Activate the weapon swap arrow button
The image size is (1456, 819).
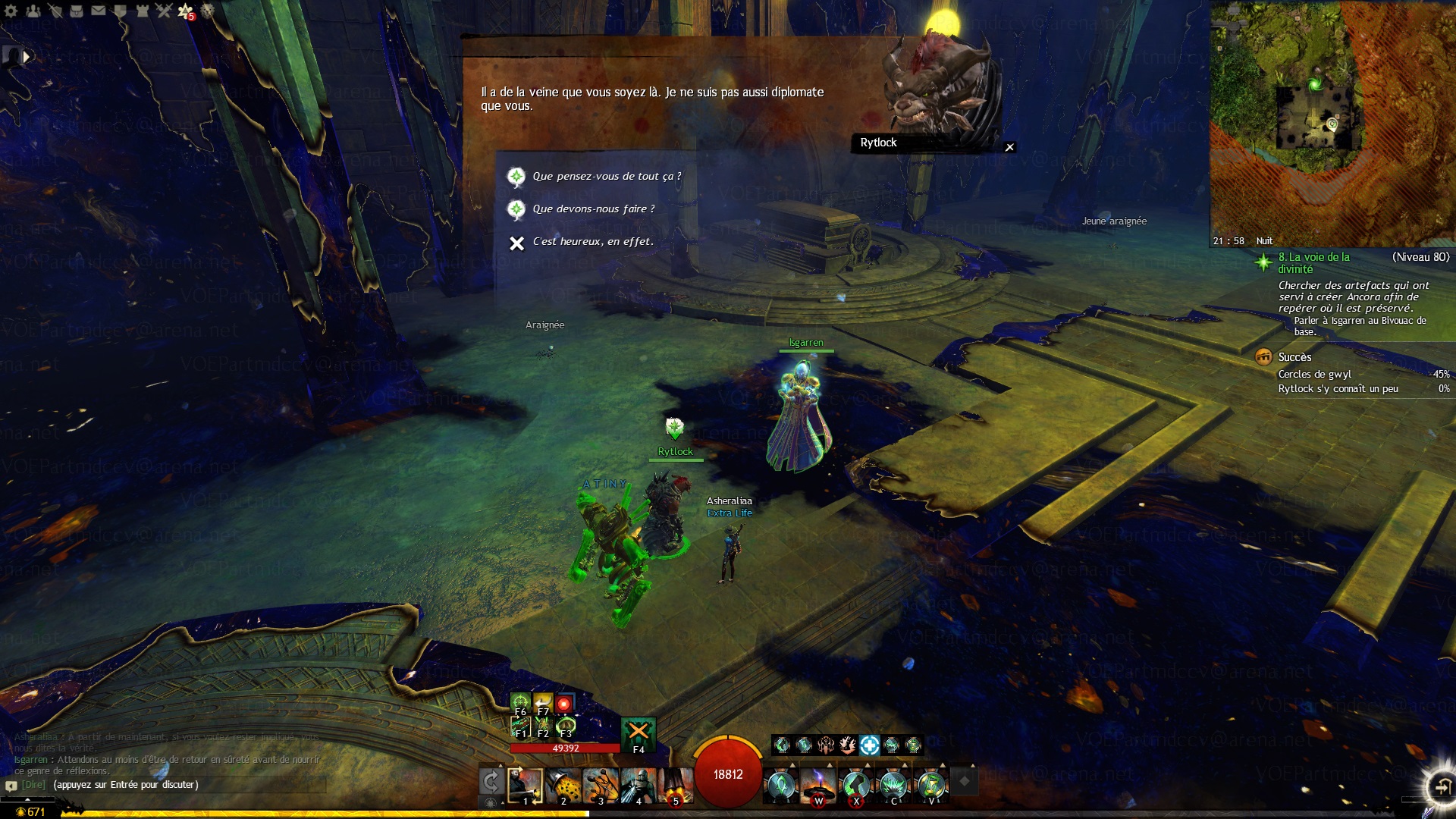[491, 782]
